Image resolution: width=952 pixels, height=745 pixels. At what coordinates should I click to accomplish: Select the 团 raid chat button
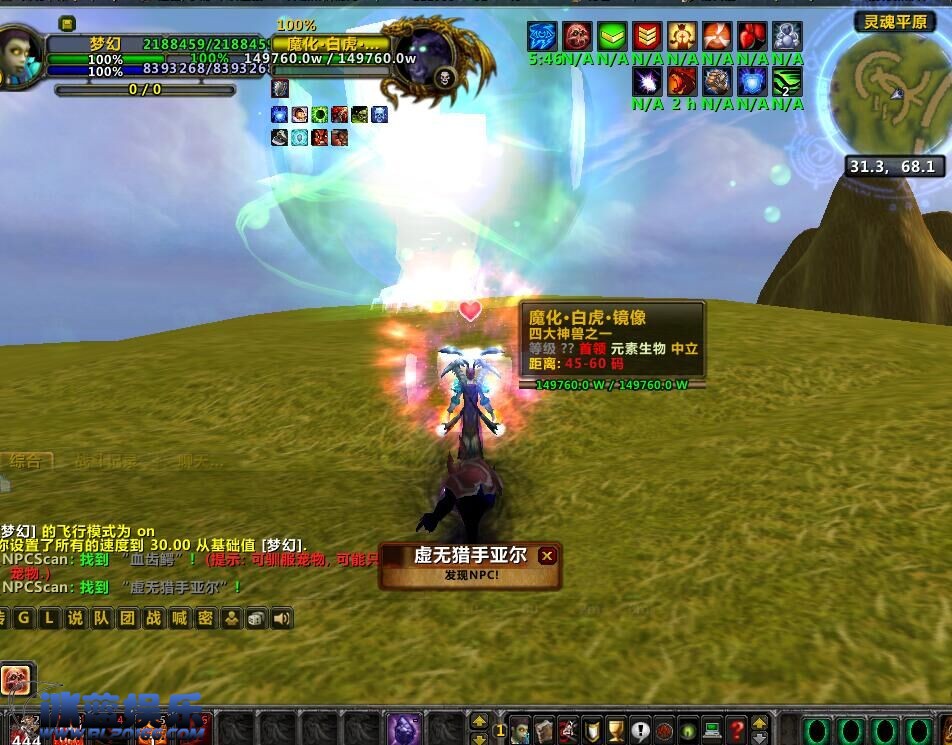pos(127,618)
